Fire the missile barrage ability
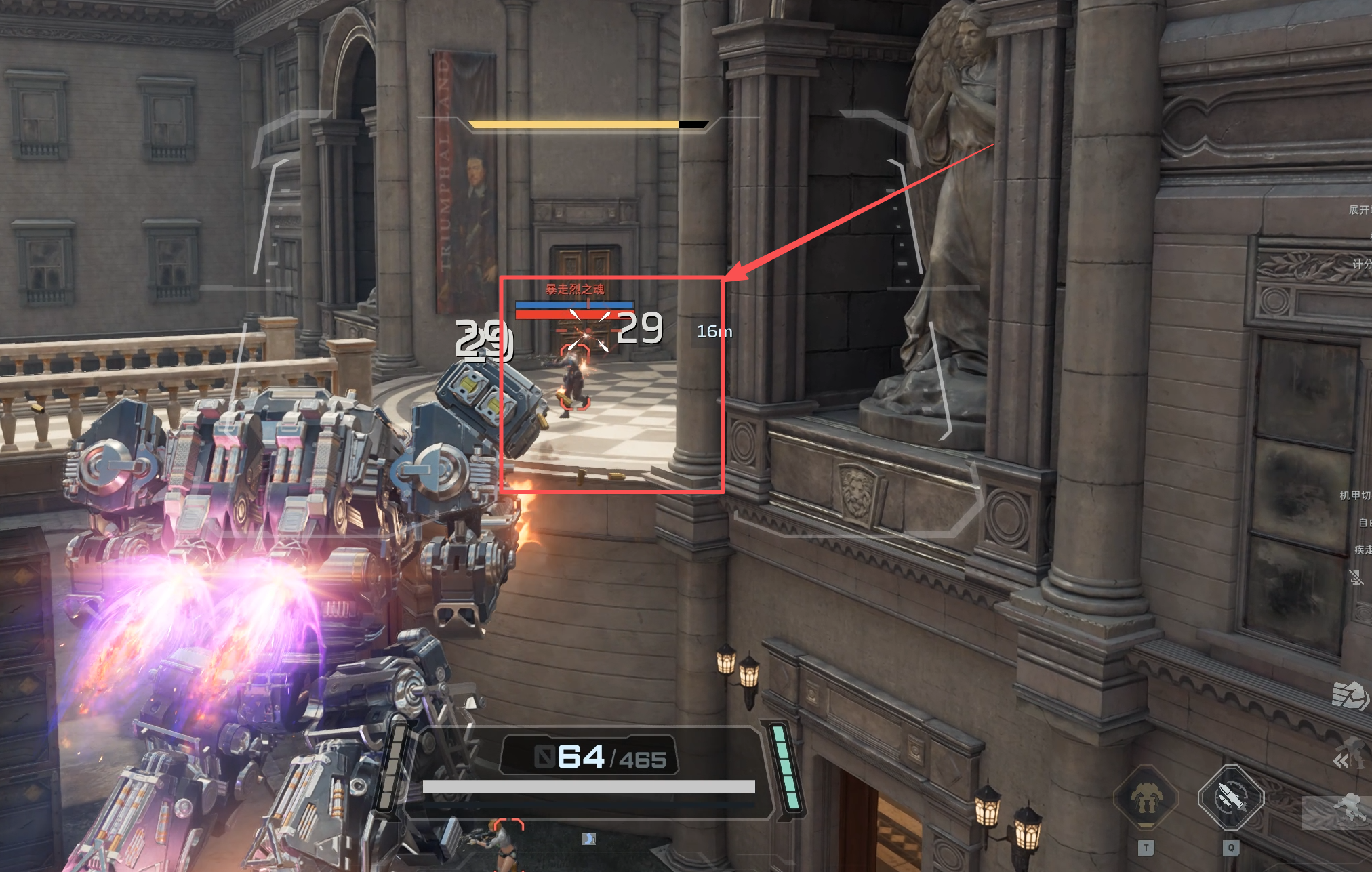 tap(1230, 797)
